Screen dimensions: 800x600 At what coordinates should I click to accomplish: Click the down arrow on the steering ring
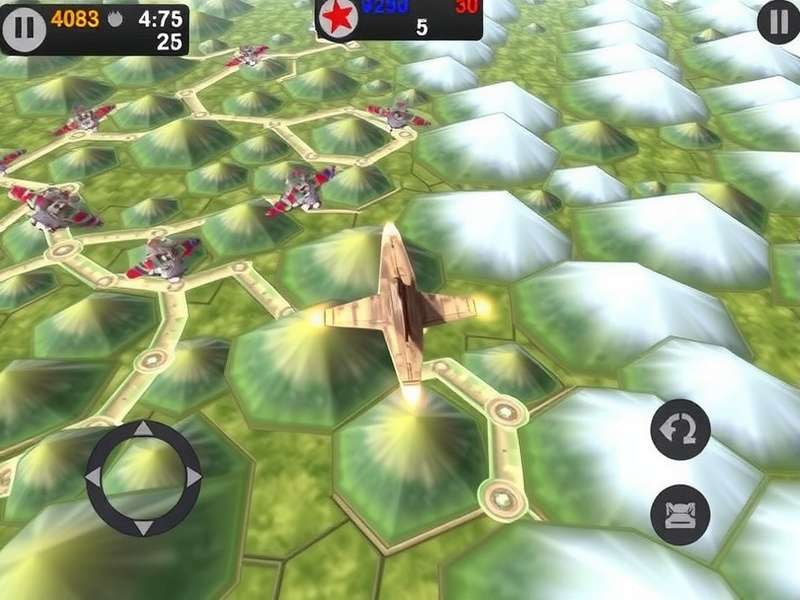pyautogui.click(x=143, y=526)
